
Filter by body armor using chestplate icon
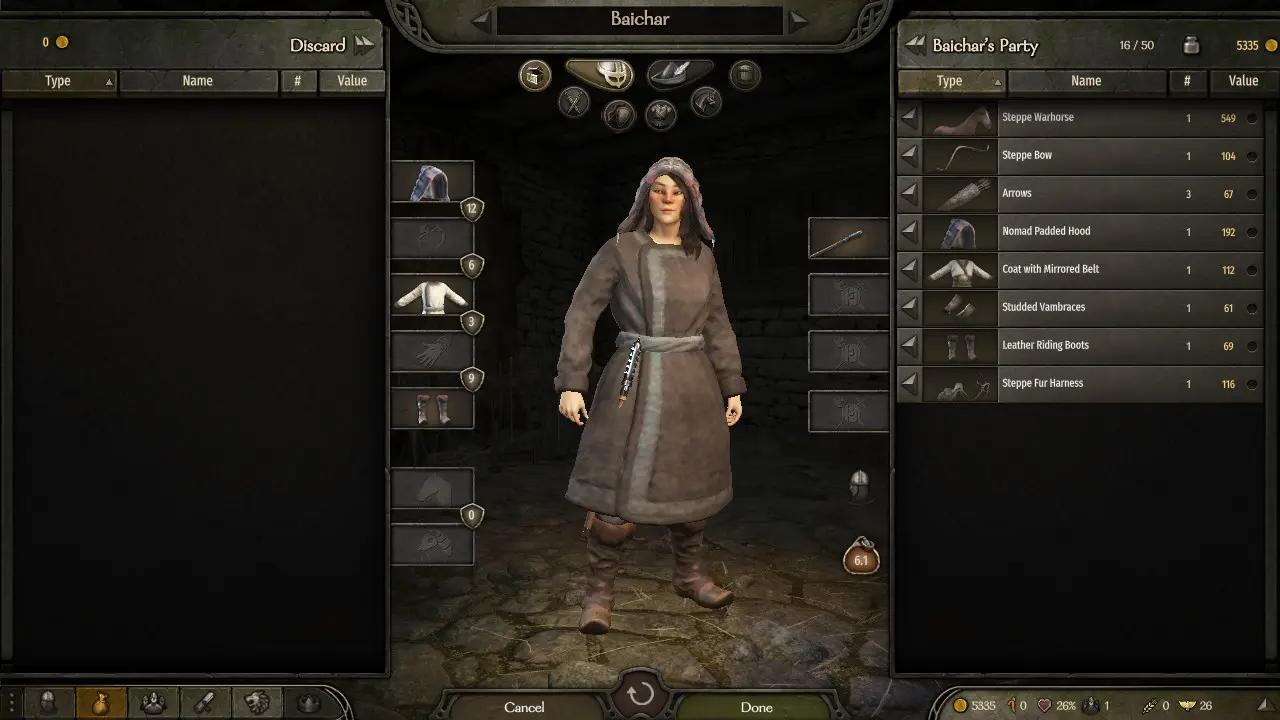click(x=660, y=116)
